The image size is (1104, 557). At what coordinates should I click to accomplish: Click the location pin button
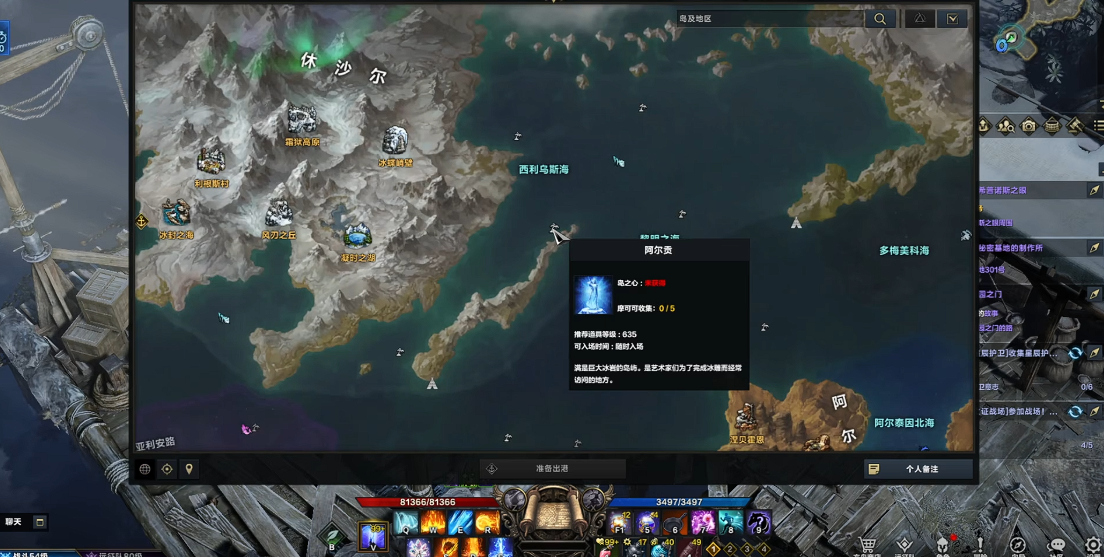189,469
